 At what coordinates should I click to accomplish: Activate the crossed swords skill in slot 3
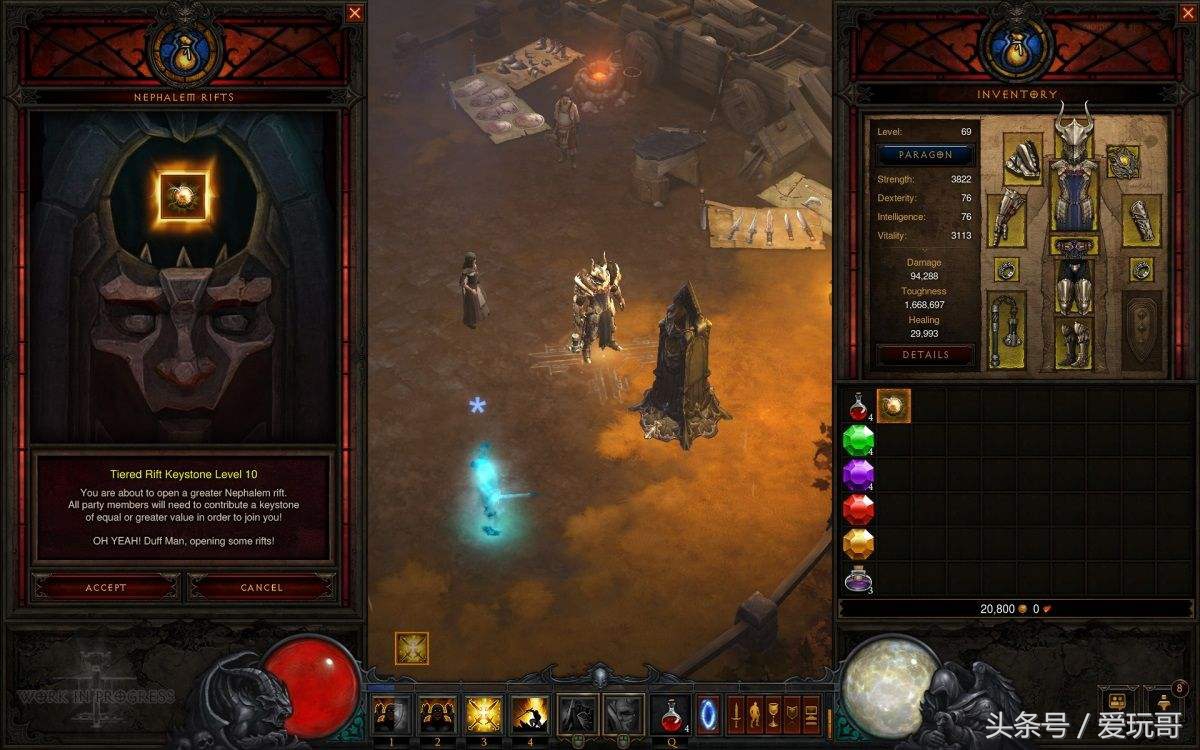point(484,714)
